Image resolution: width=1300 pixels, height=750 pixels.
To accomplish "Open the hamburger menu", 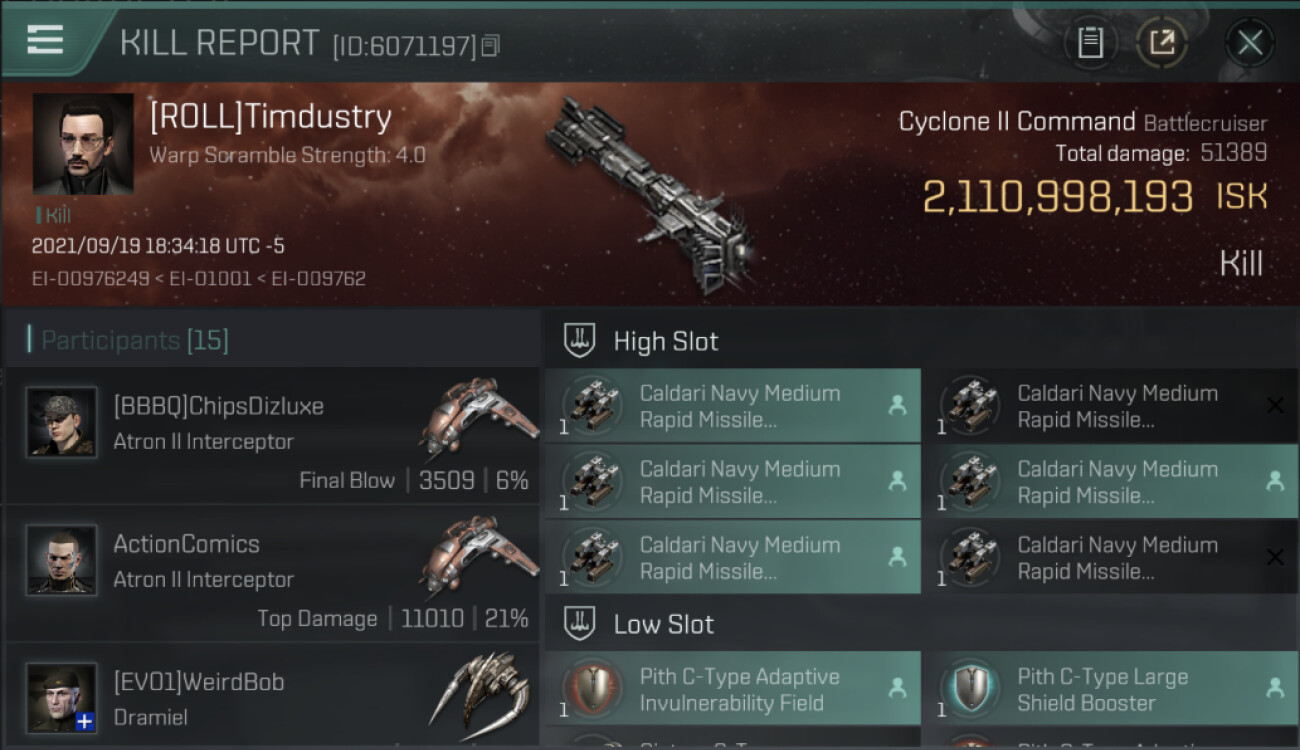I will (x=45, y=40).
